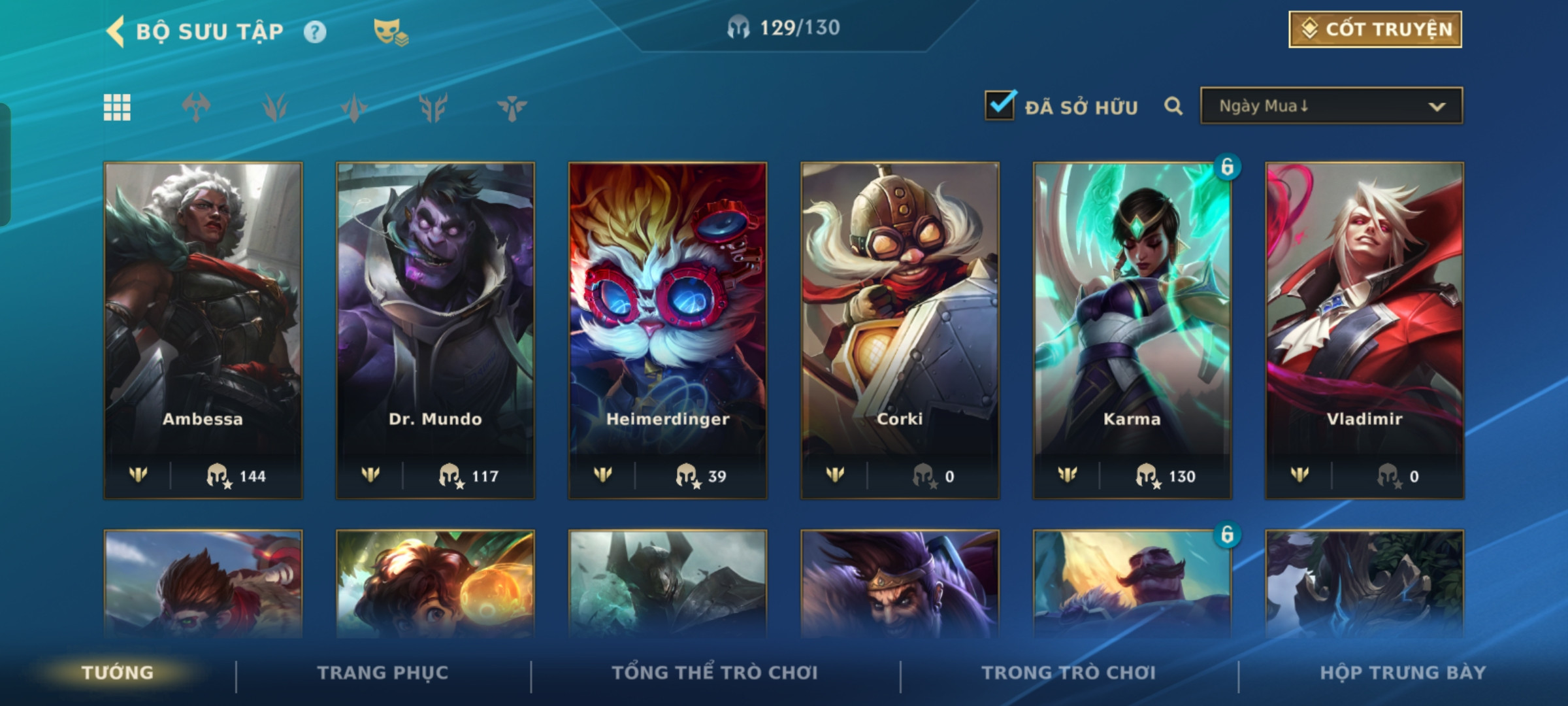Image resolution: width=1568 pixels, height=706 pixels.
Task: Open the mask and coins icon
Action: (390, 32)
